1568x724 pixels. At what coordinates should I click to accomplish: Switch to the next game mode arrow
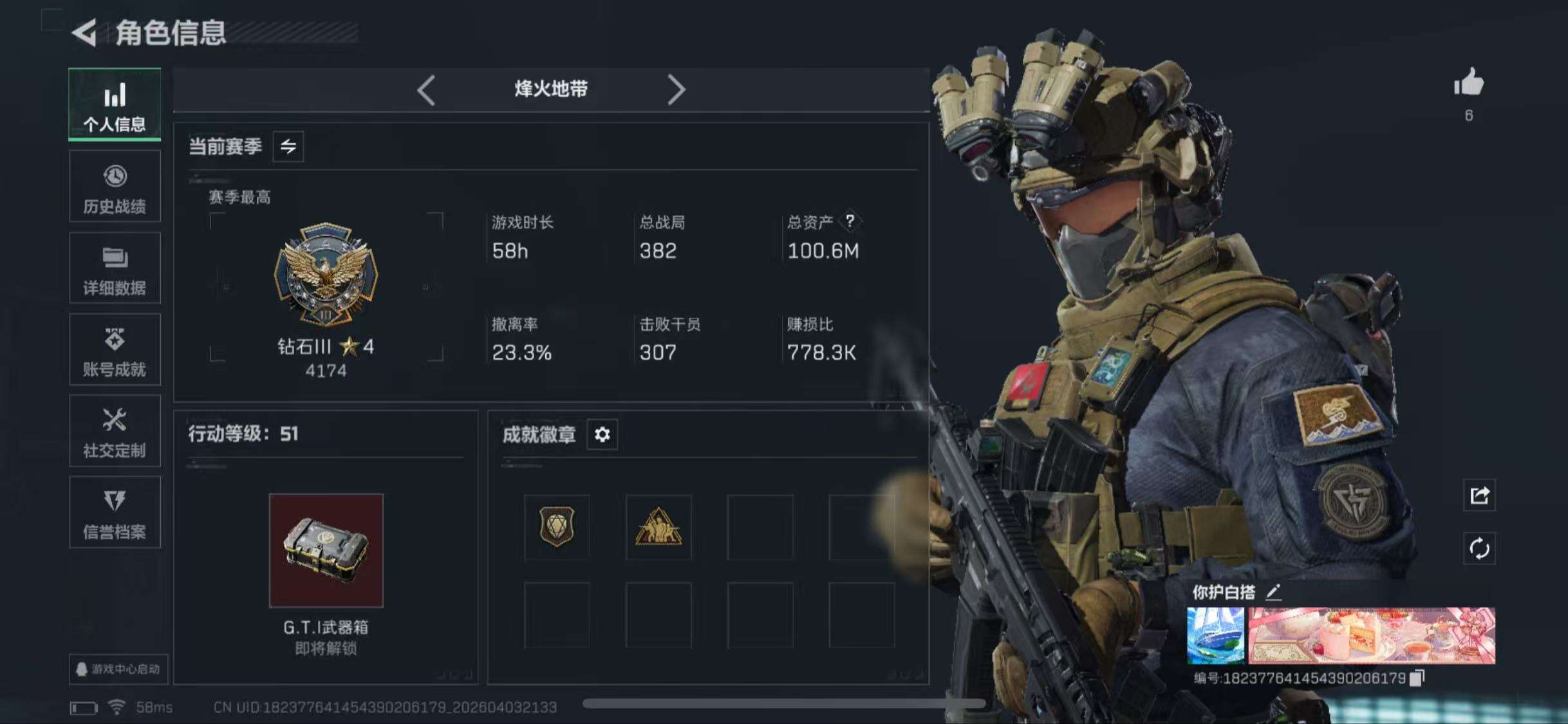point(676,89)
